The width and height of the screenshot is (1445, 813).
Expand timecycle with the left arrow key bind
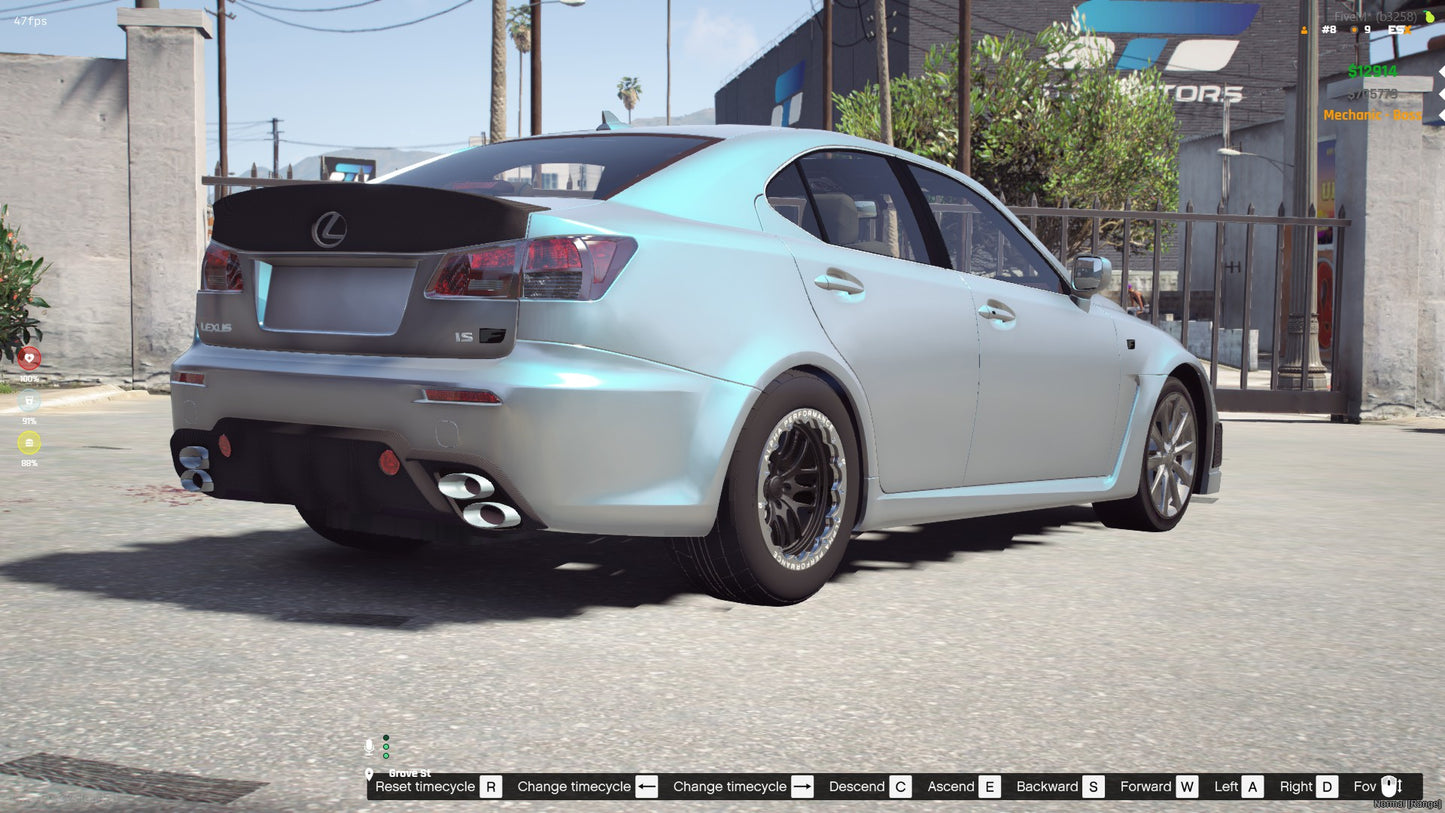646,786
